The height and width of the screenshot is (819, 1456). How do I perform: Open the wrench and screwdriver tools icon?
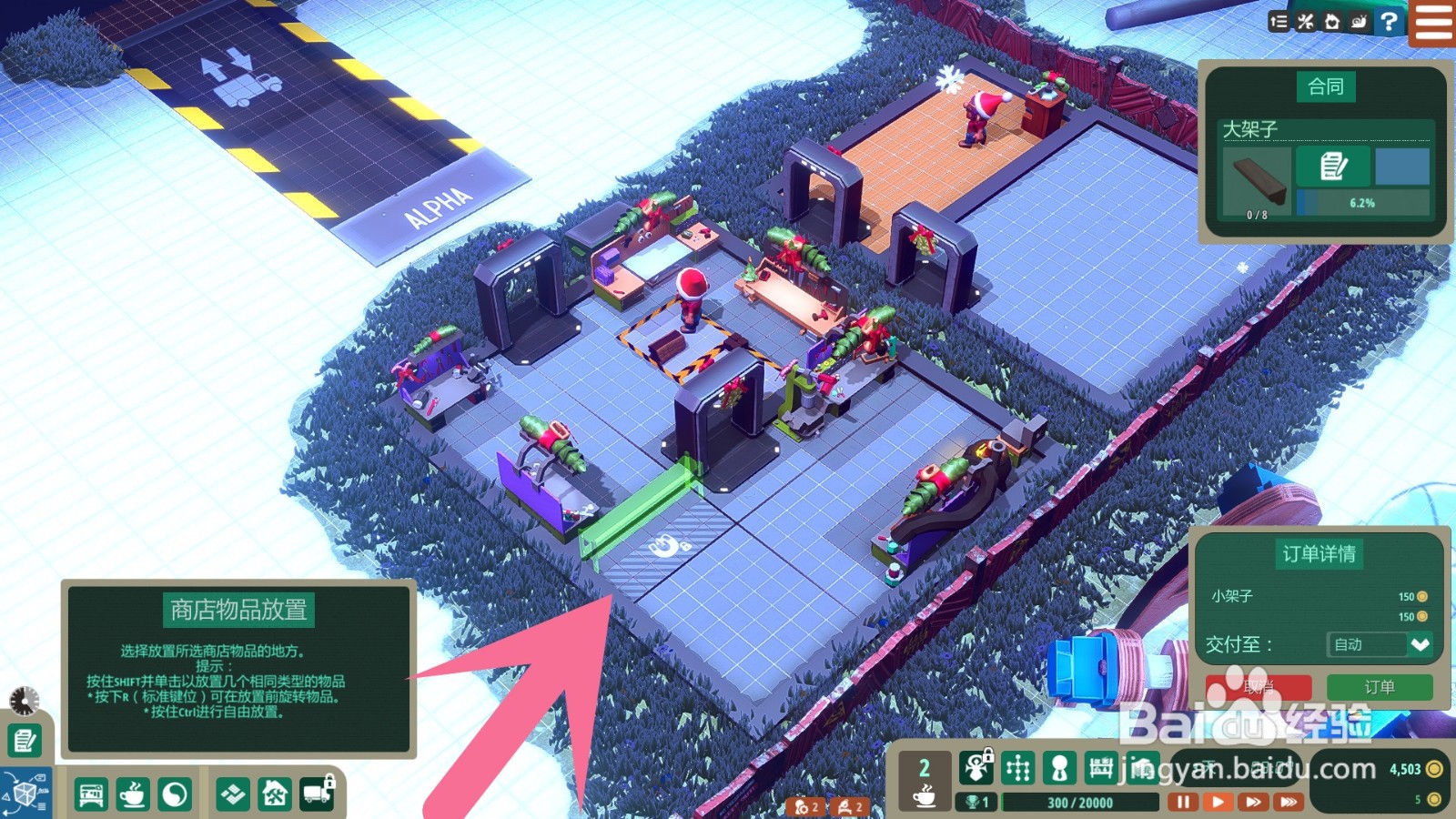click(1306, 22)
